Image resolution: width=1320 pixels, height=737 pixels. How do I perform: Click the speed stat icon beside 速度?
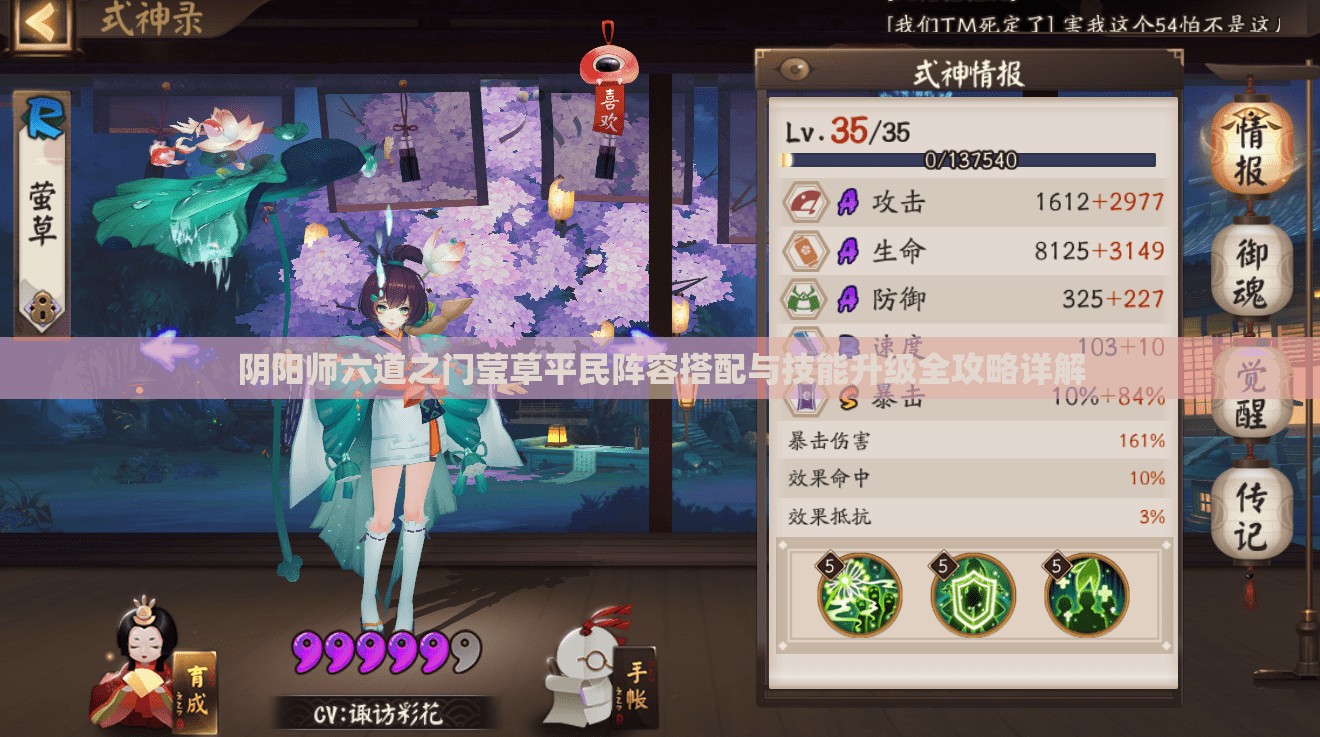tap(806, 347)
